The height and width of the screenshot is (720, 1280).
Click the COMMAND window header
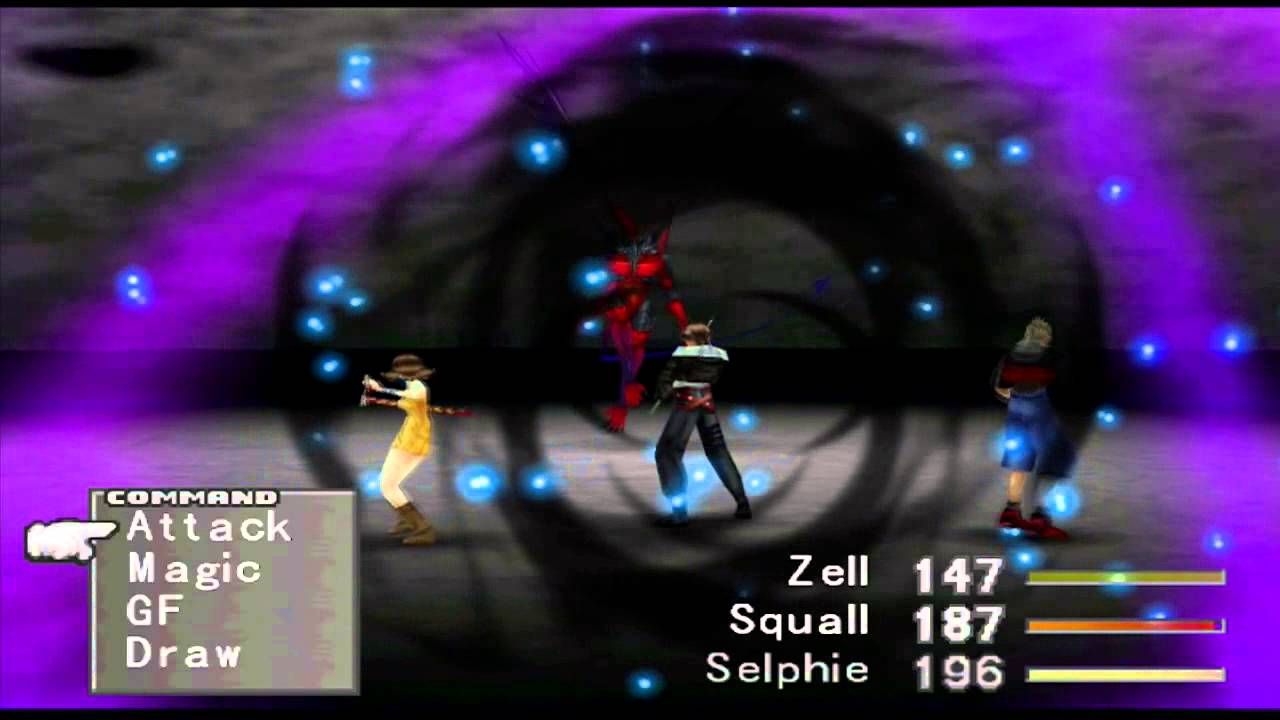coord(192,495)
